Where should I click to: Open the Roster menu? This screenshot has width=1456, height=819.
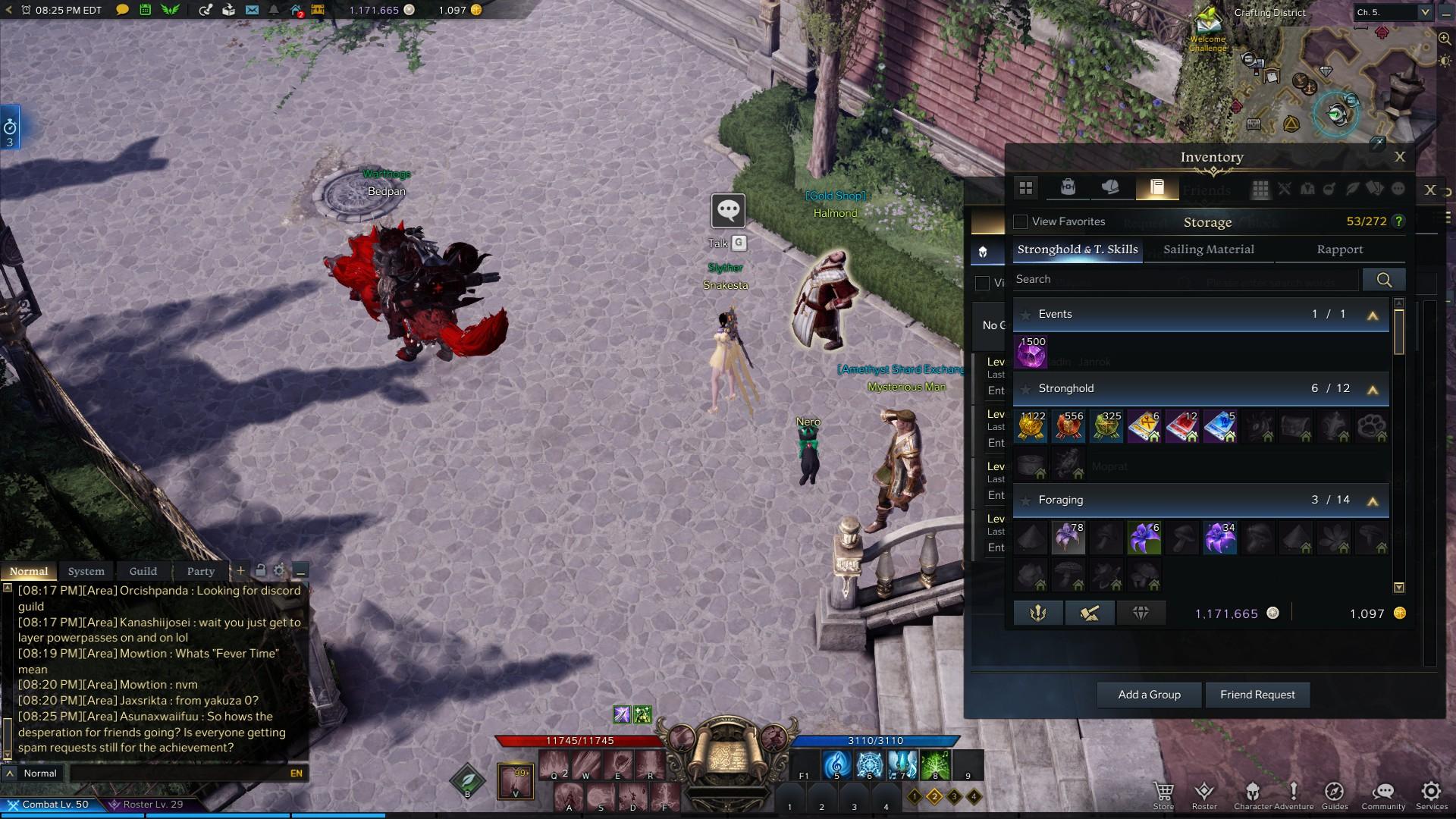coord(1204,795)
